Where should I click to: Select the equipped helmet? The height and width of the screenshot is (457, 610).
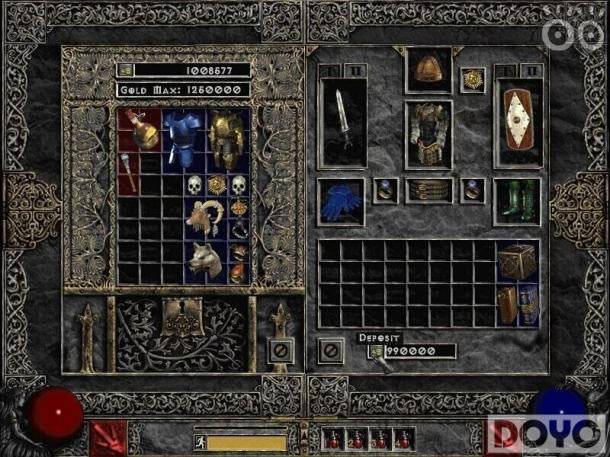click(429, 69)
